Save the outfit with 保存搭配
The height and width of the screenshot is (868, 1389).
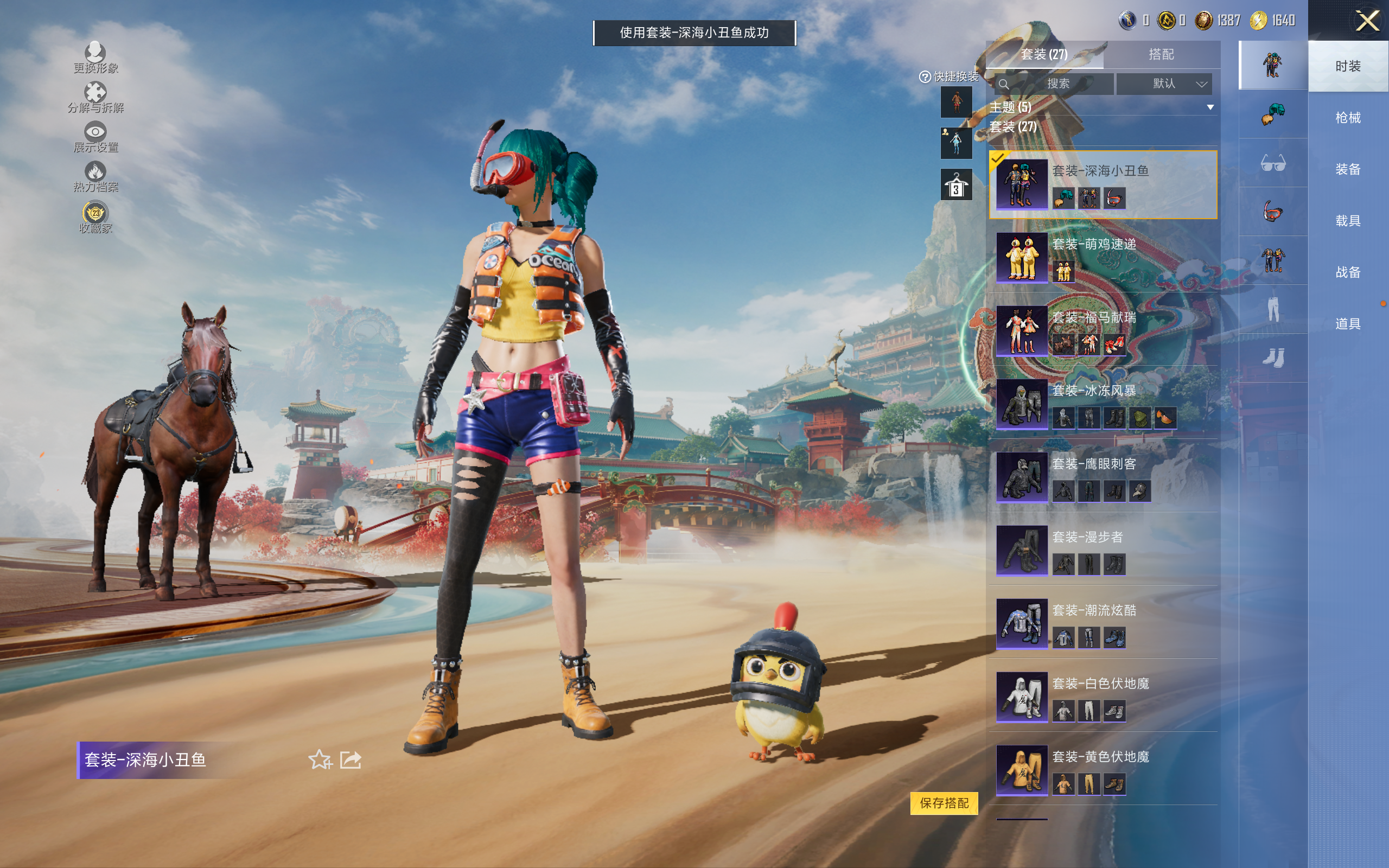click(944, 802)
